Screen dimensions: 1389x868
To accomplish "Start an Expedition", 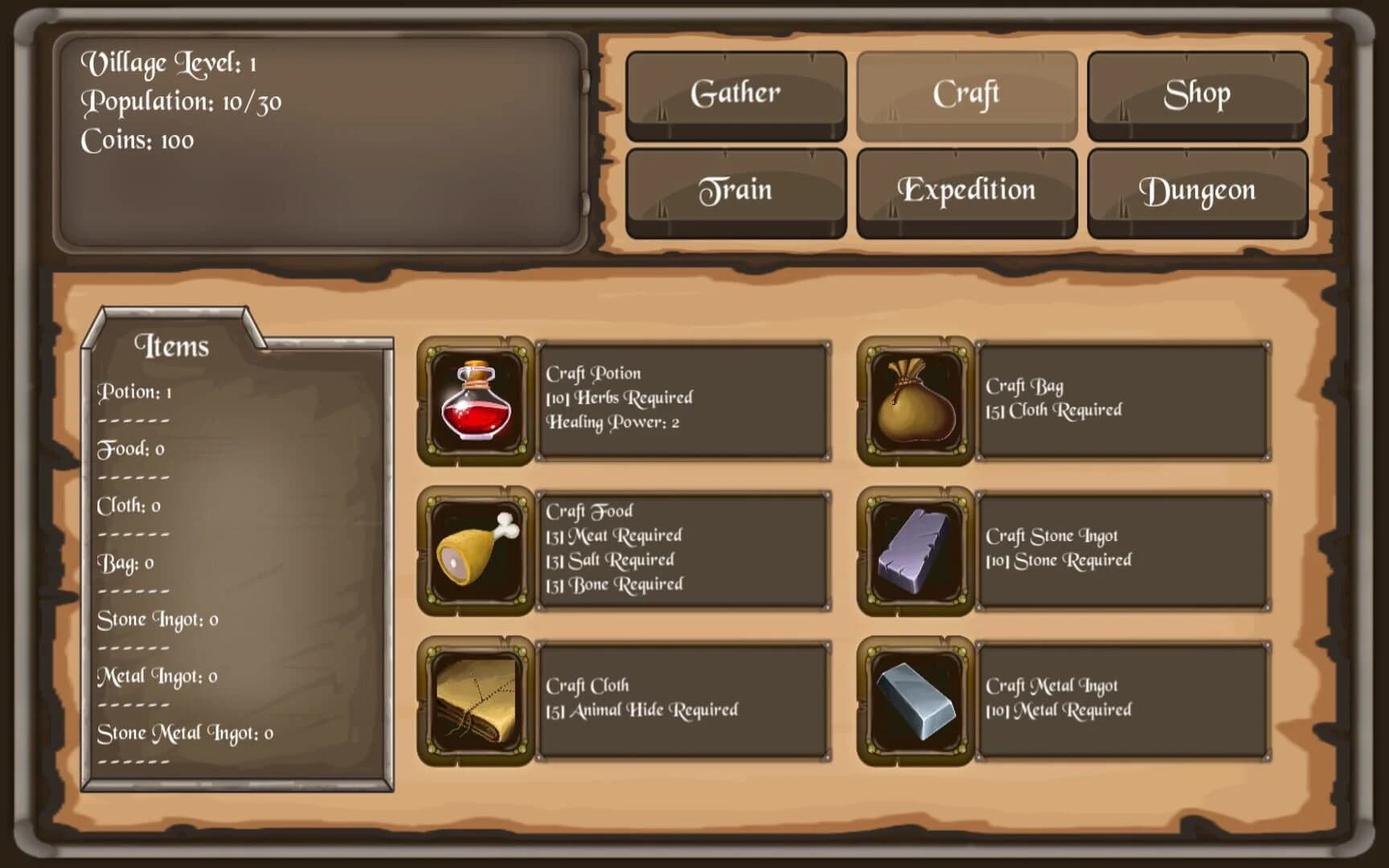I will [x=965, y=190].
